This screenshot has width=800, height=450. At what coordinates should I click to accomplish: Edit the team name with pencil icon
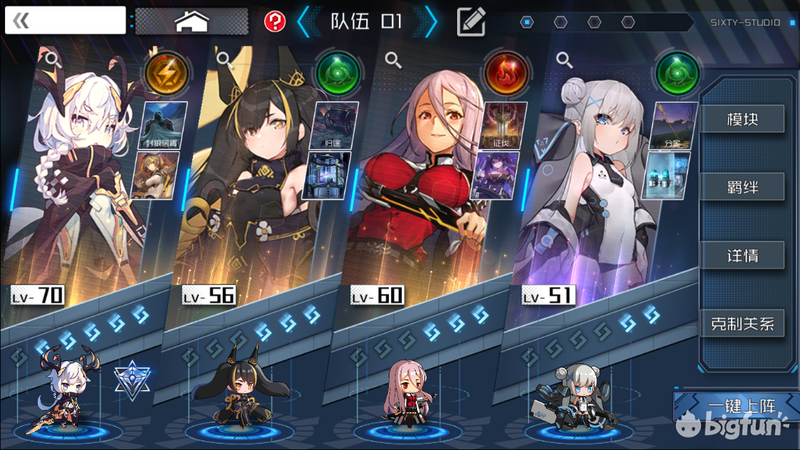tap(471, 21)
